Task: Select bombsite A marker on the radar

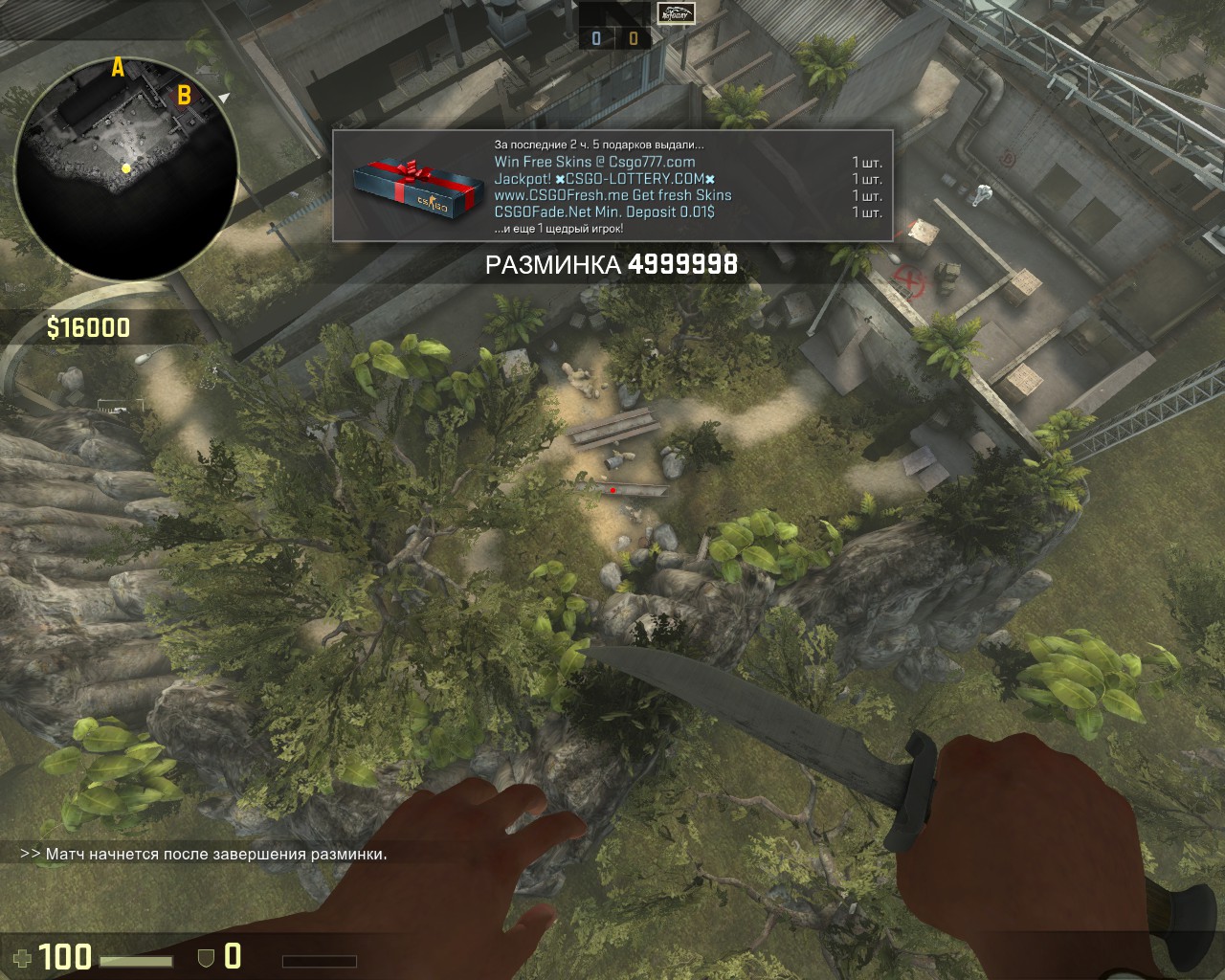Action: 118,67
